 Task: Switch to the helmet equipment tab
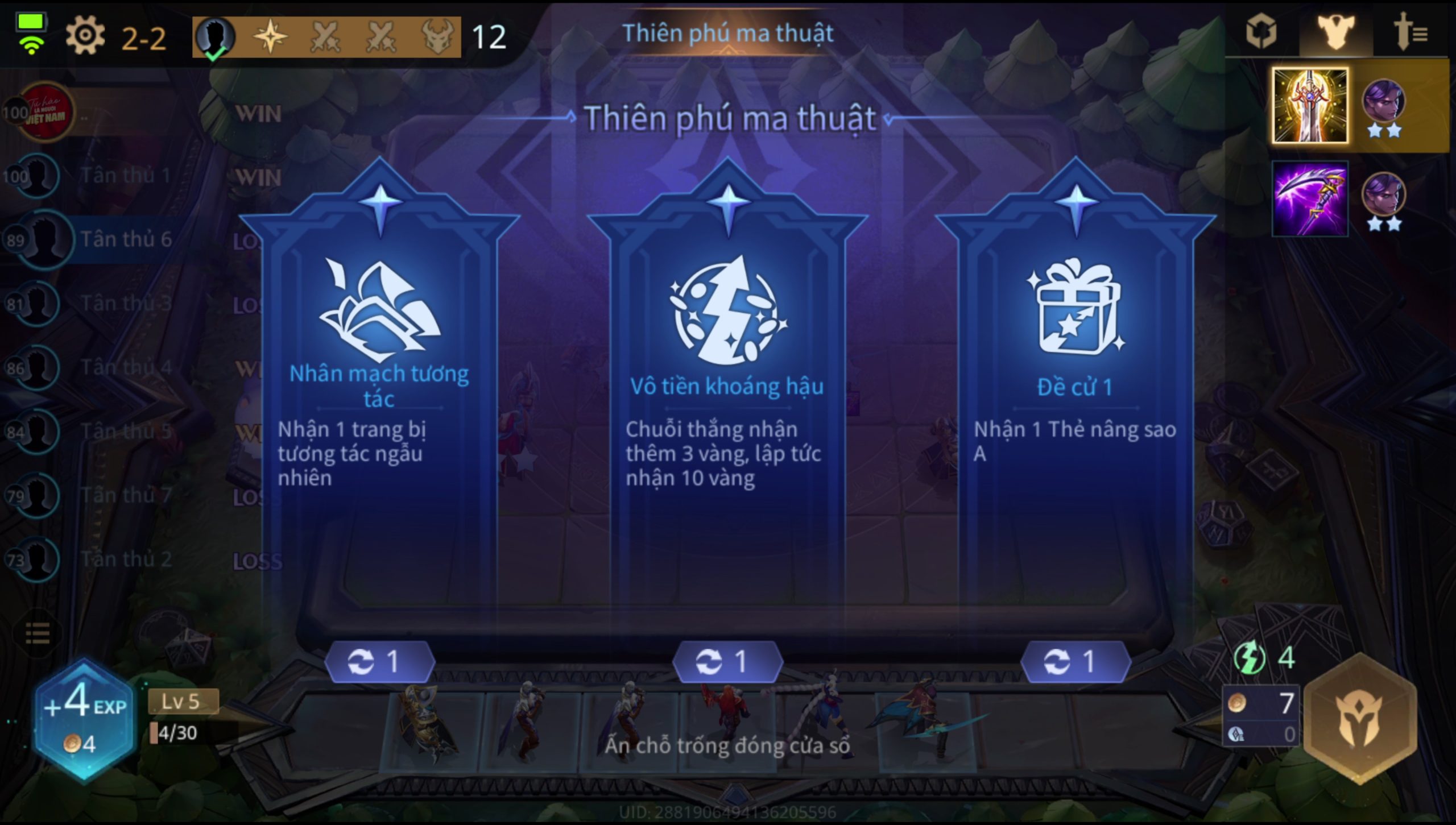tap(1335, 32)
